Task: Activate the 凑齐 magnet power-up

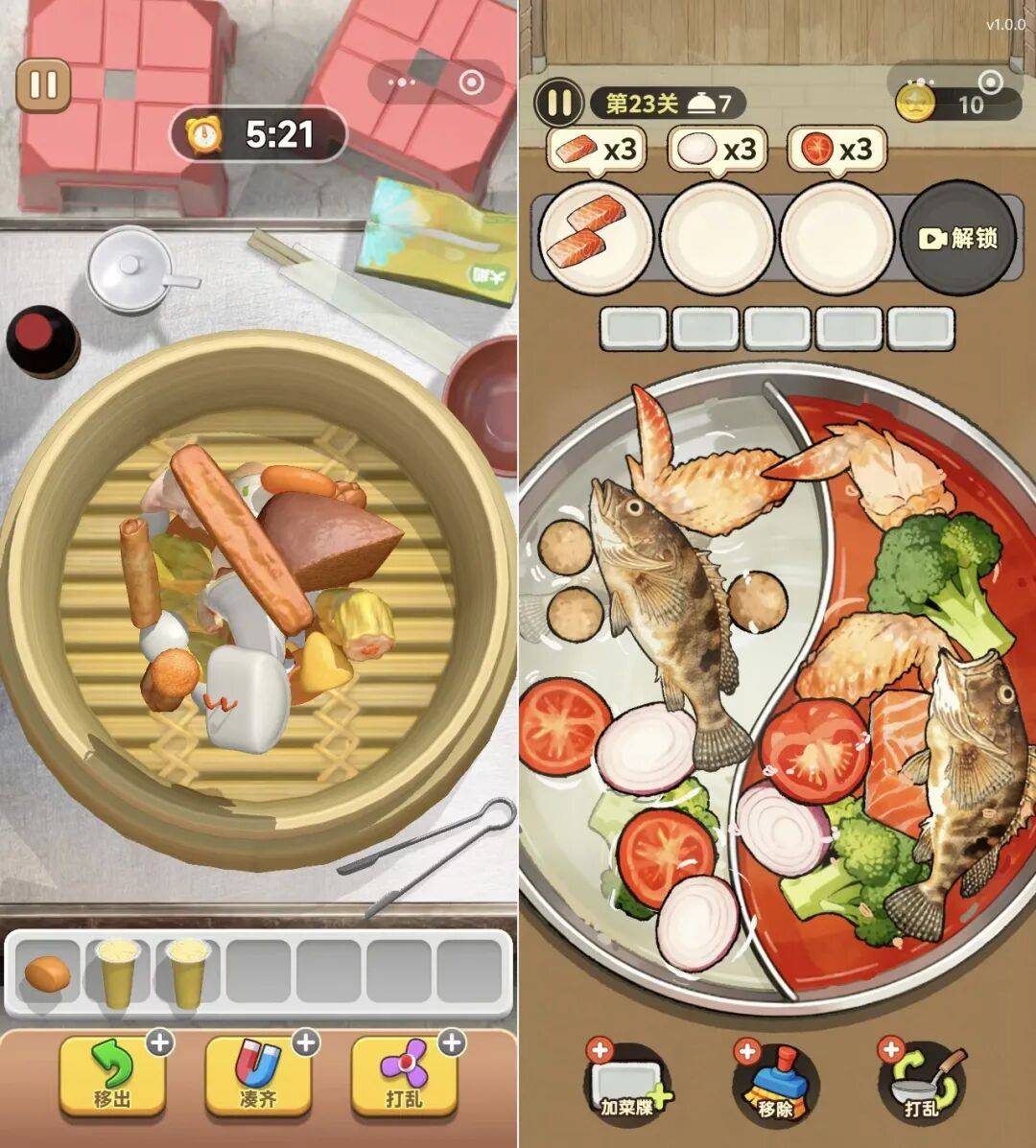Action: point(258,1075)
